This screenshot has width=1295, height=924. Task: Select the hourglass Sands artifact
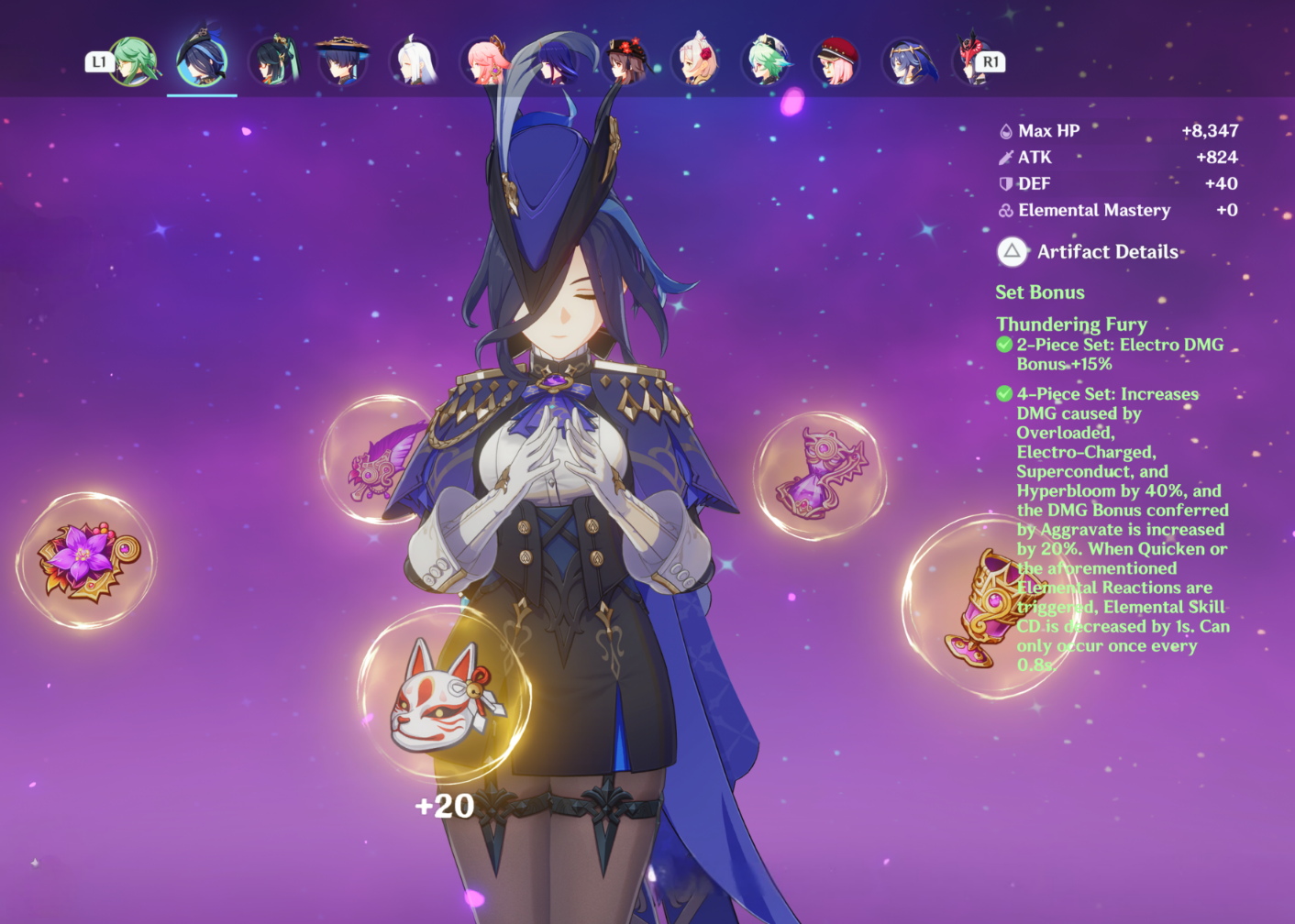(821, 472)
